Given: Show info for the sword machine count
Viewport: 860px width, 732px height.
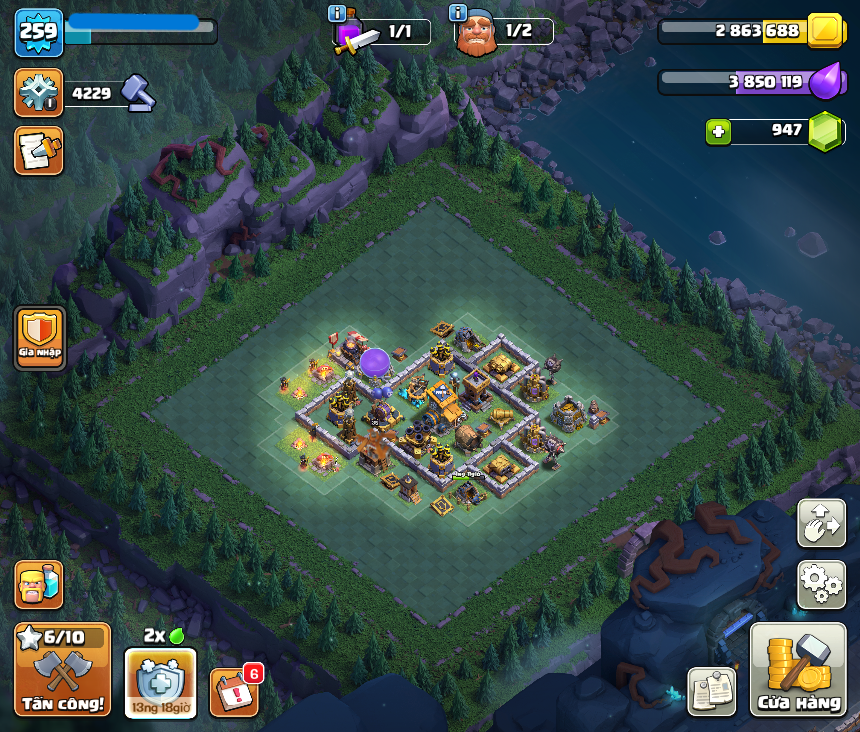Looking at the screenshot, I should (x=337, y=13).
